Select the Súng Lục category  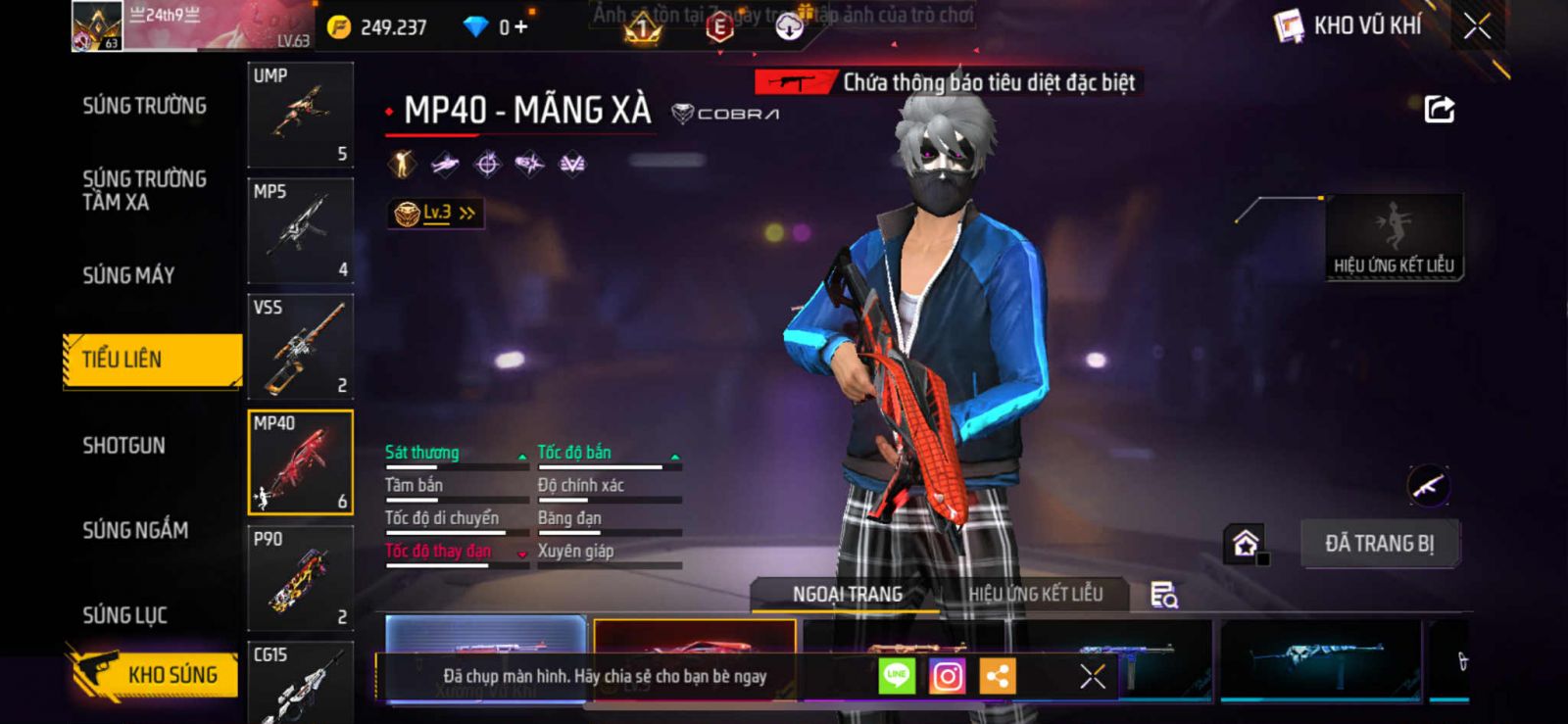coord(124,615)
